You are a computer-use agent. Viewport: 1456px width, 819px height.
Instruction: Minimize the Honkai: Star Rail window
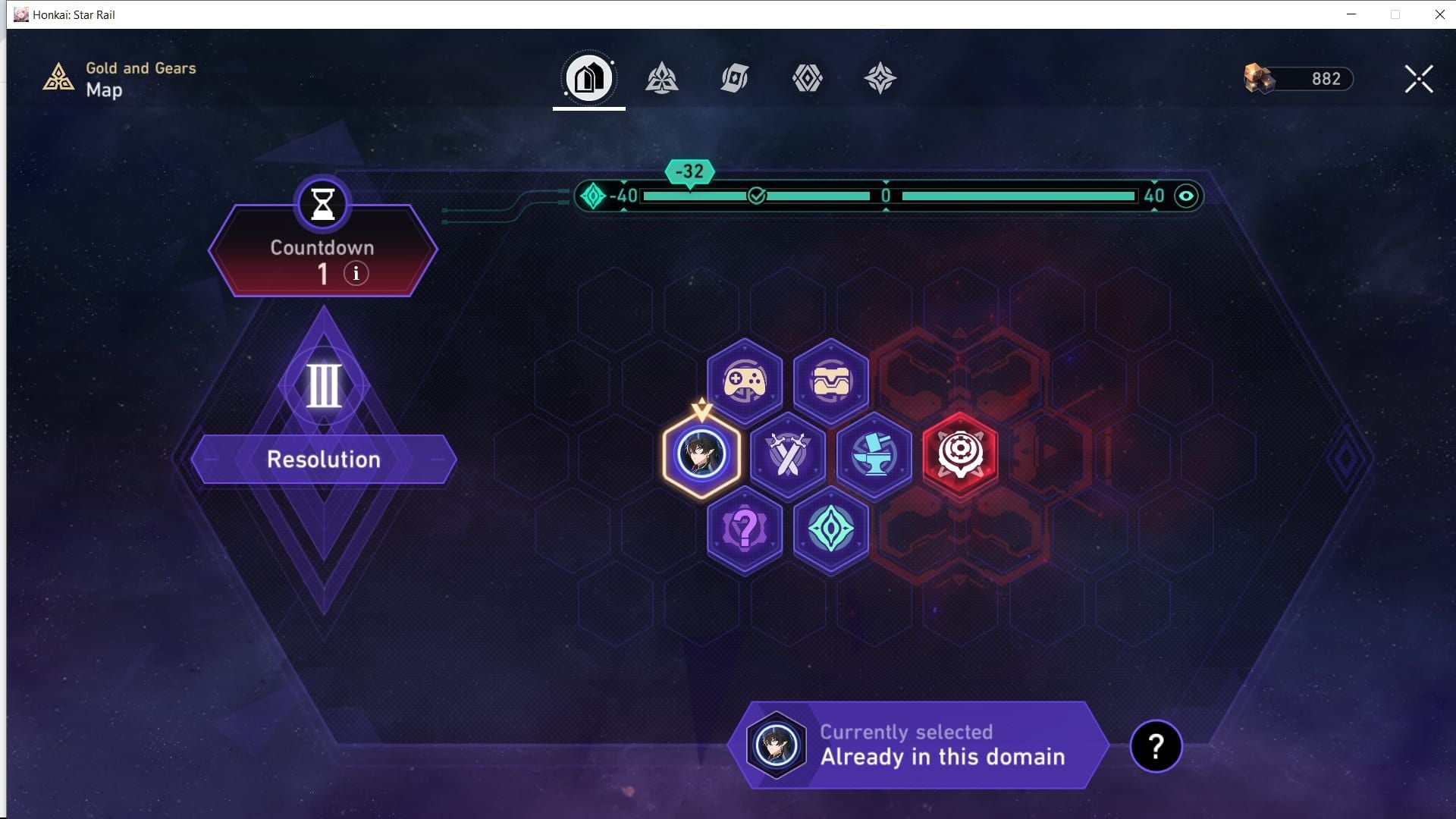[1351, 14]
